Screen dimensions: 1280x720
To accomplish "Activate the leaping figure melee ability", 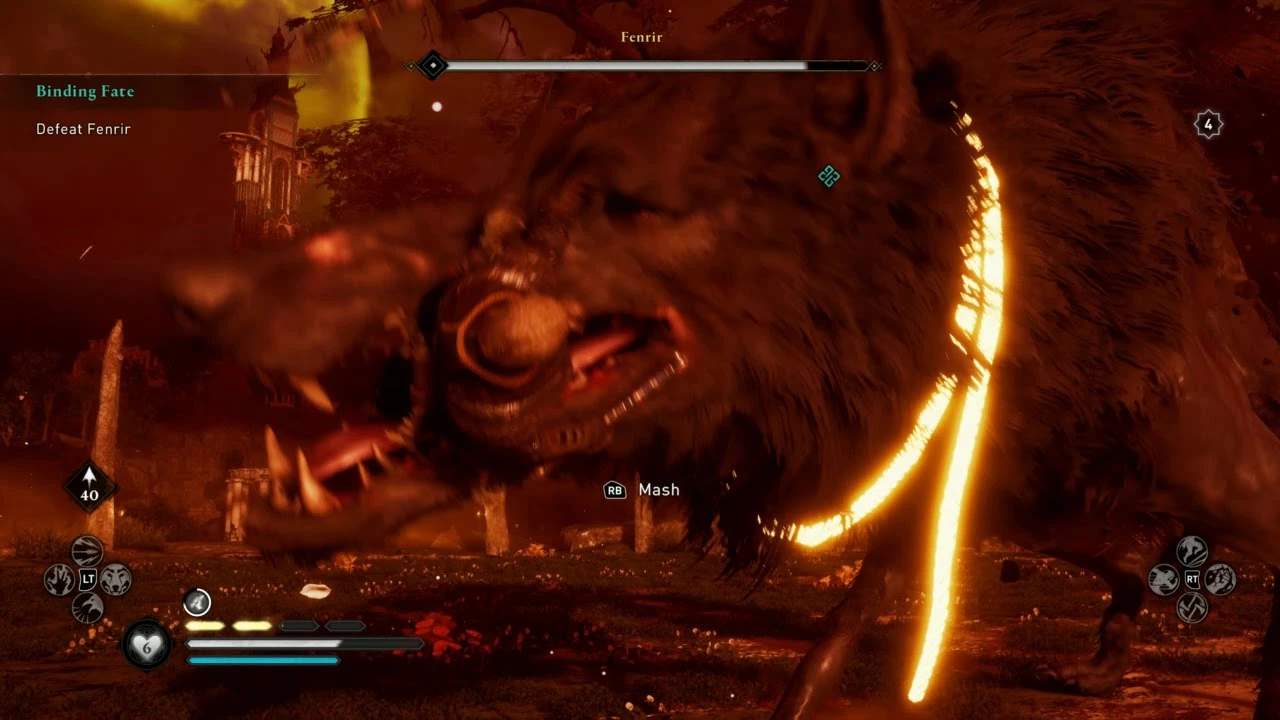I will pyautogui.click(x=1192, y=551).
